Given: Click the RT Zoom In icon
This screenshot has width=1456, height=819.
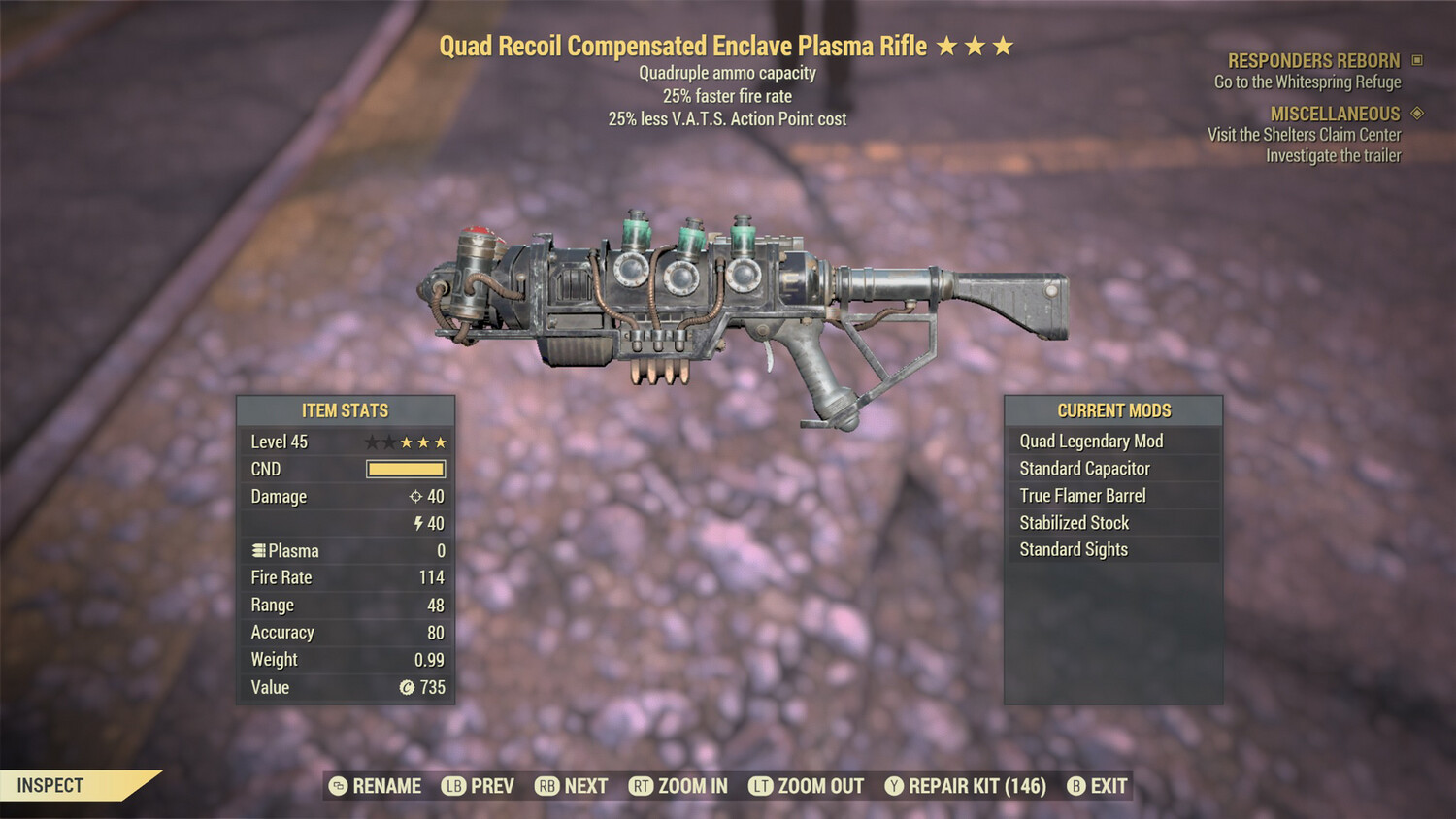Looking at the screenshot, I should pyautogui.click(x=641, y=786).
